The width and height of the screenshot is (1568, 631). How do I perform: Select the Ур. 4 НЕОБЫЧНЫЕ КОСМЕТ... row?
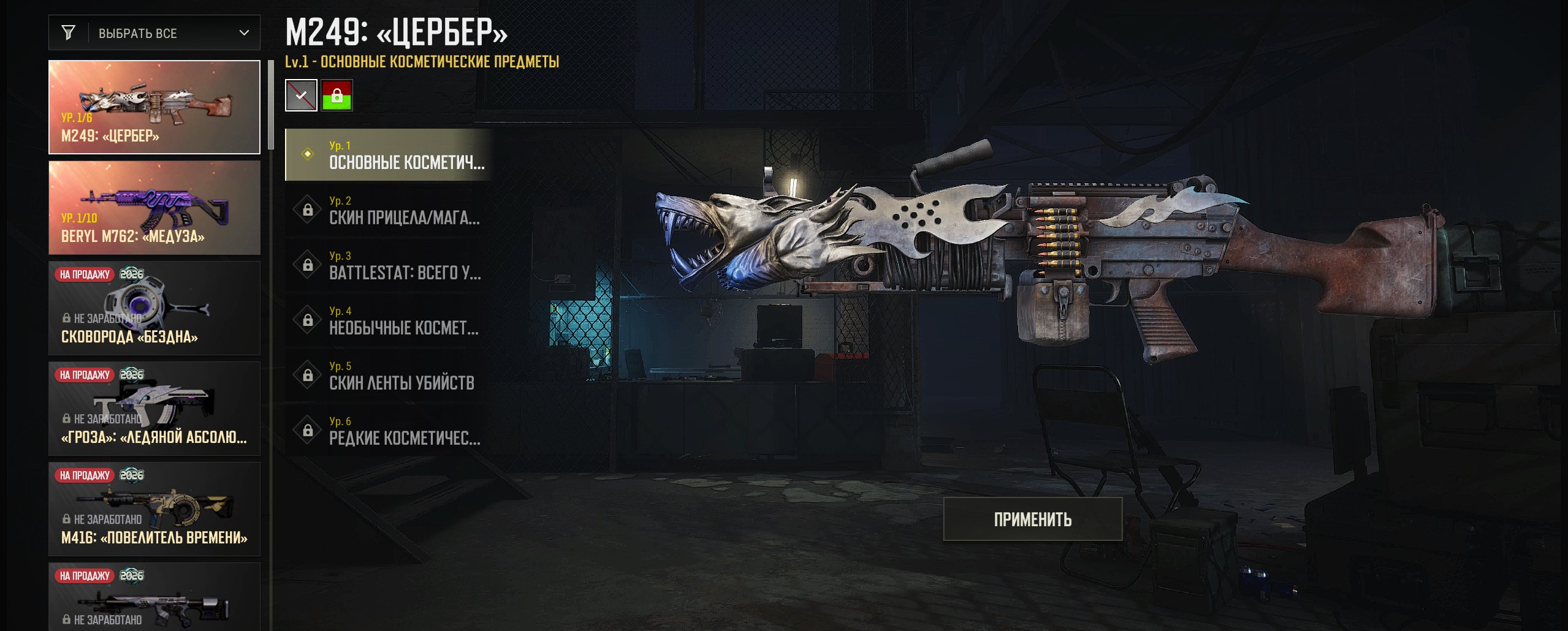(x=389, y=320)
